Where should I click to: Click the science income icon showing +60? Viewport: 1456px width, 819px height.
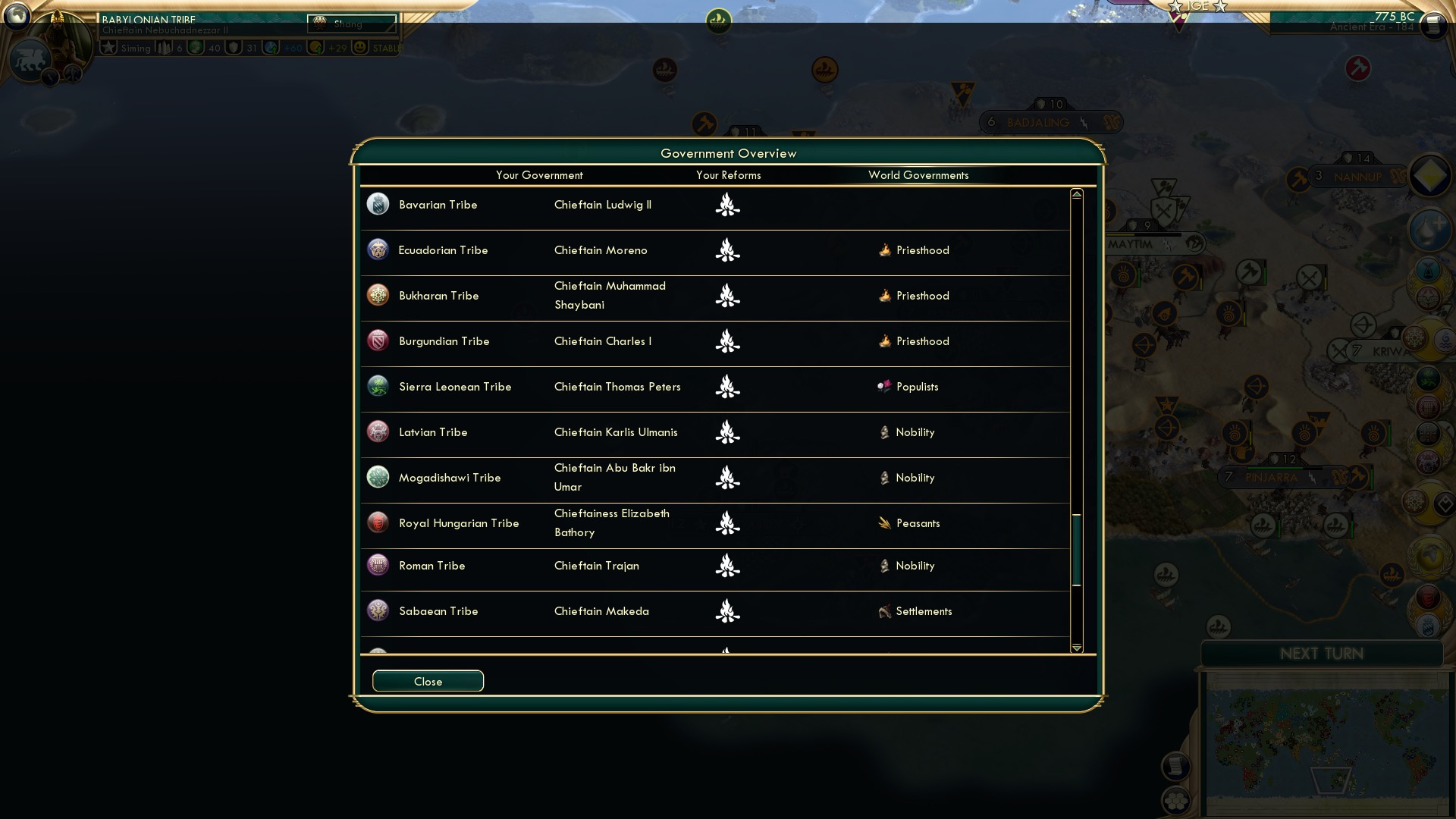271,48
